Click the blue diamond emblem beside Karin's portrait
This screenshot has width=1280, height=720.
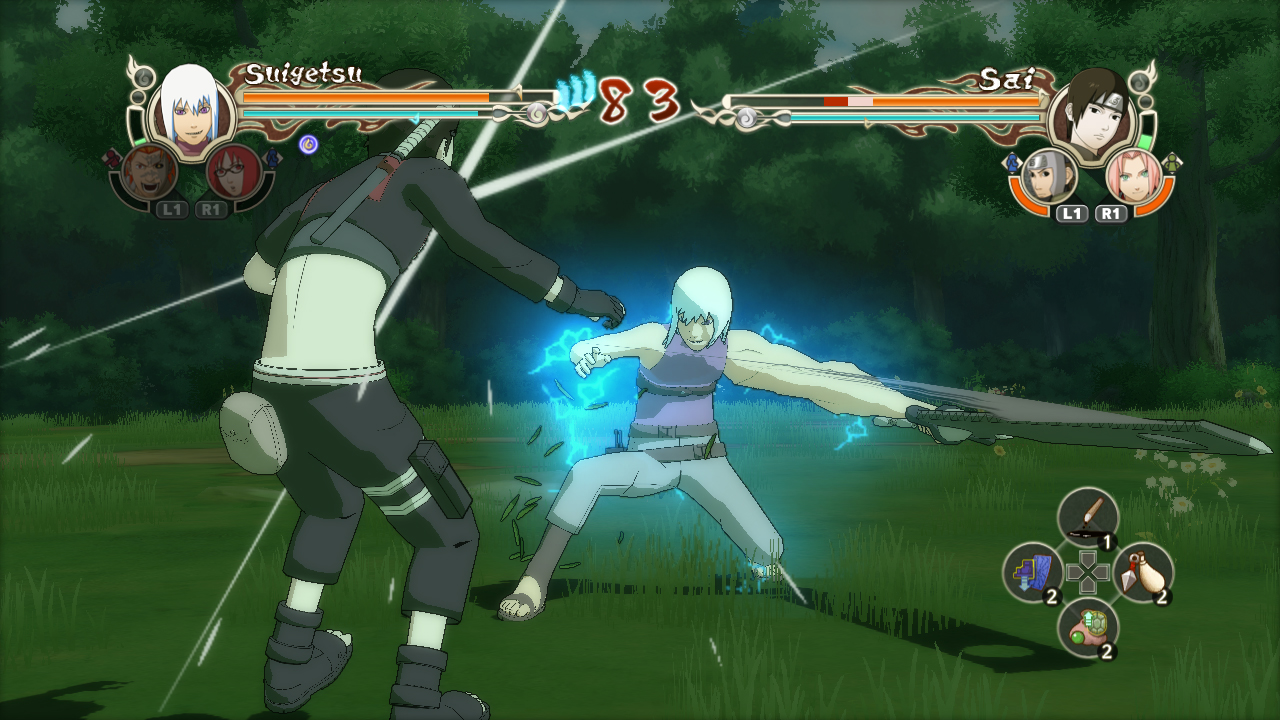[x=272, y=157]
